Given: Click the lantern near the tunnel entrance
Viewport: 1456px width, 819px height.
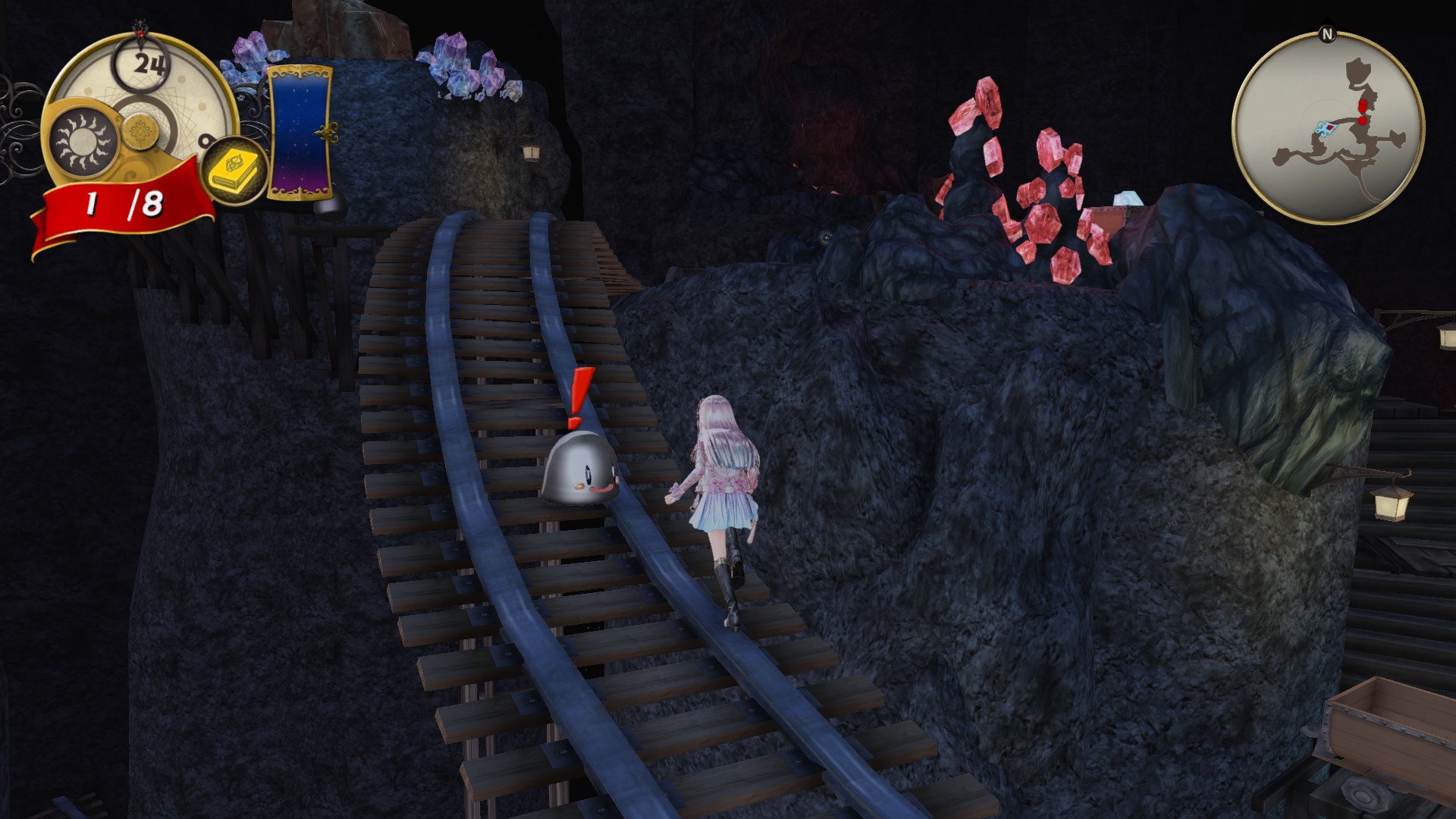Looking at the screenshot, I should tap(531, 152).
